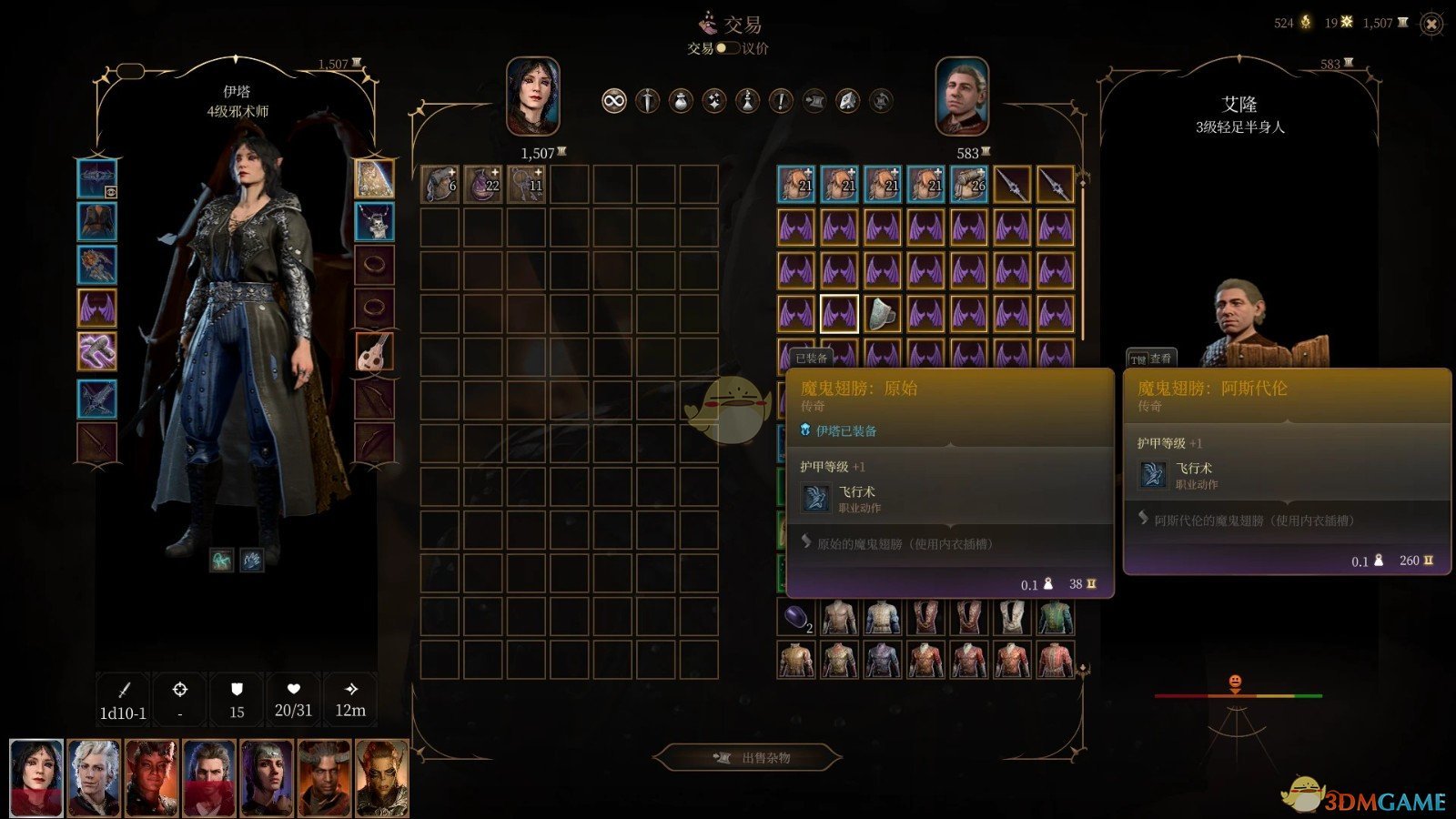Switch to the red tiefling party member

151,777
